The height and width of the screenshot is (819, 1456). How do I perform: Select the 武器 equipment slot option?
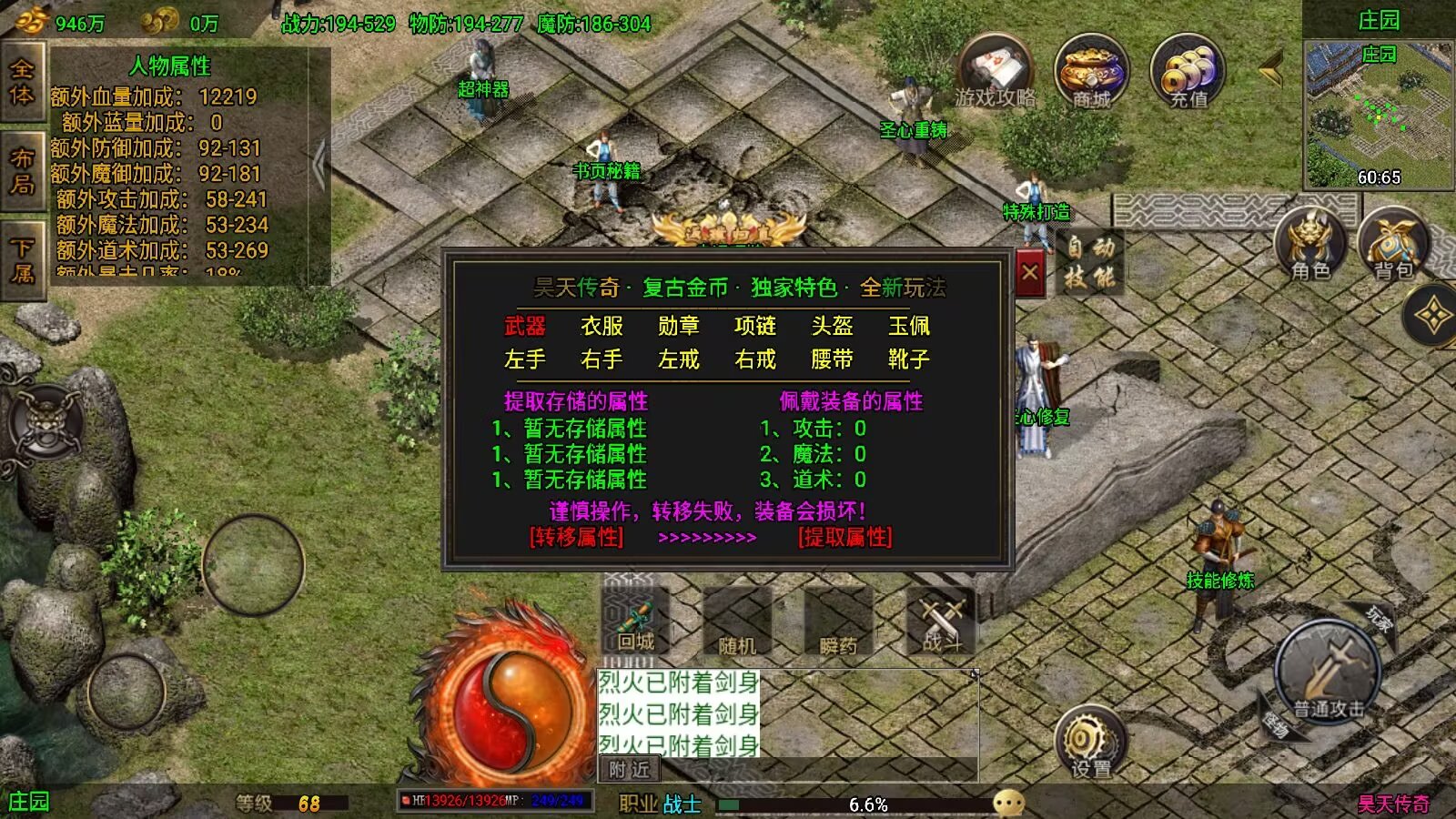point(525,326)
